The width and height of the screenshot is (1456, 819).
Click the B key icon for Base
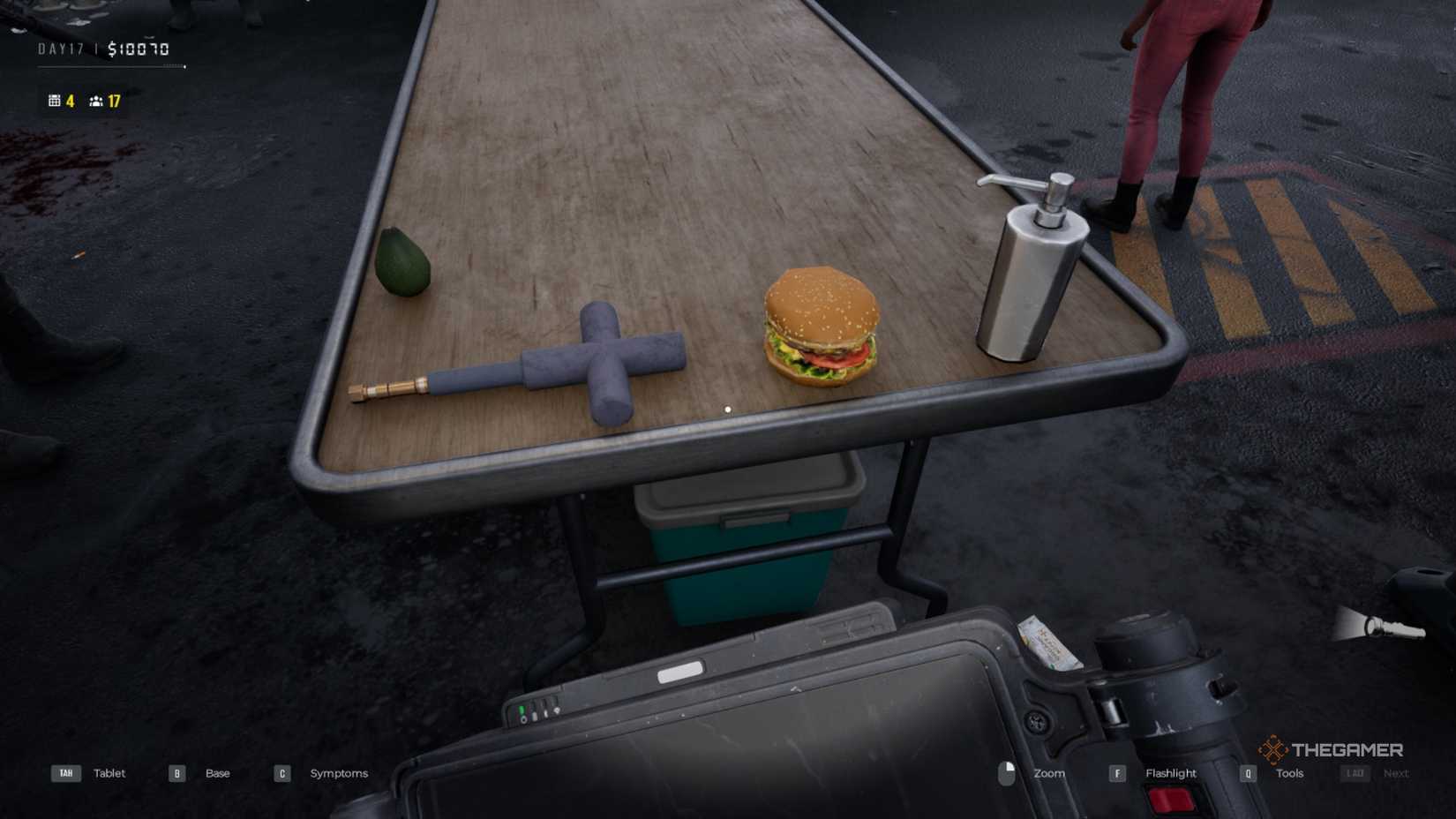(176, 773)
